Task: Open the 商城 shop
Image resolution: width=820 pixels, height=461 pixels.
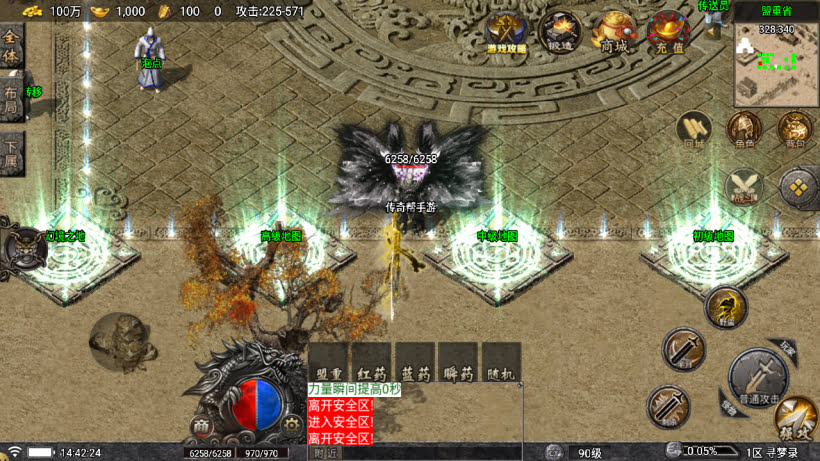Action: point(614,33)
